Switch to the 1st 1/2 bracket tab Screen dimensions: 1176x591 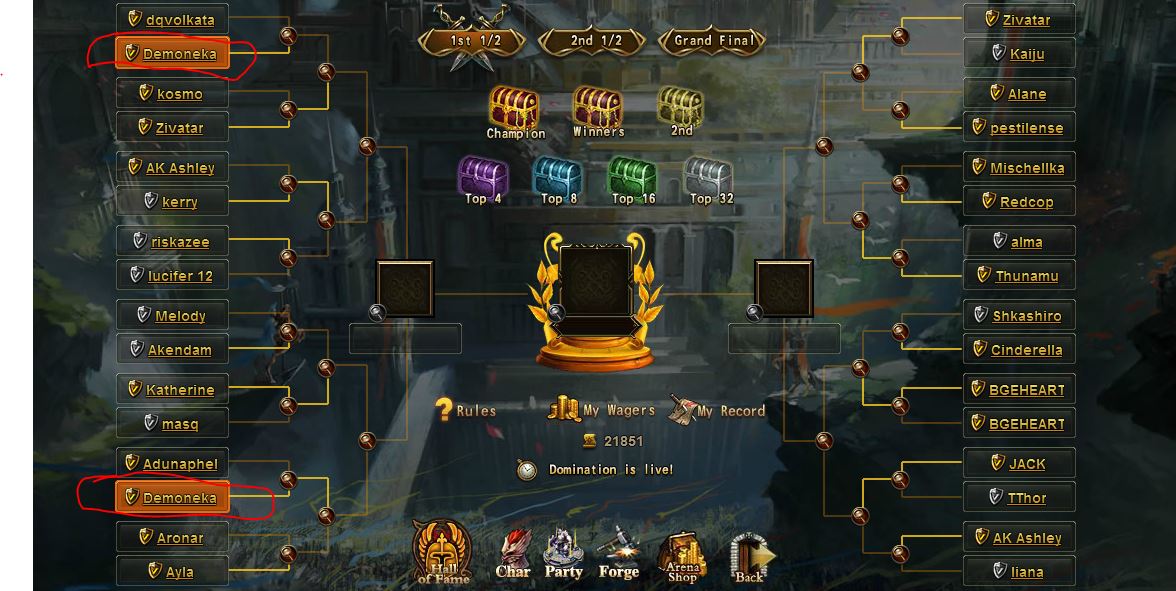point(475,41)
